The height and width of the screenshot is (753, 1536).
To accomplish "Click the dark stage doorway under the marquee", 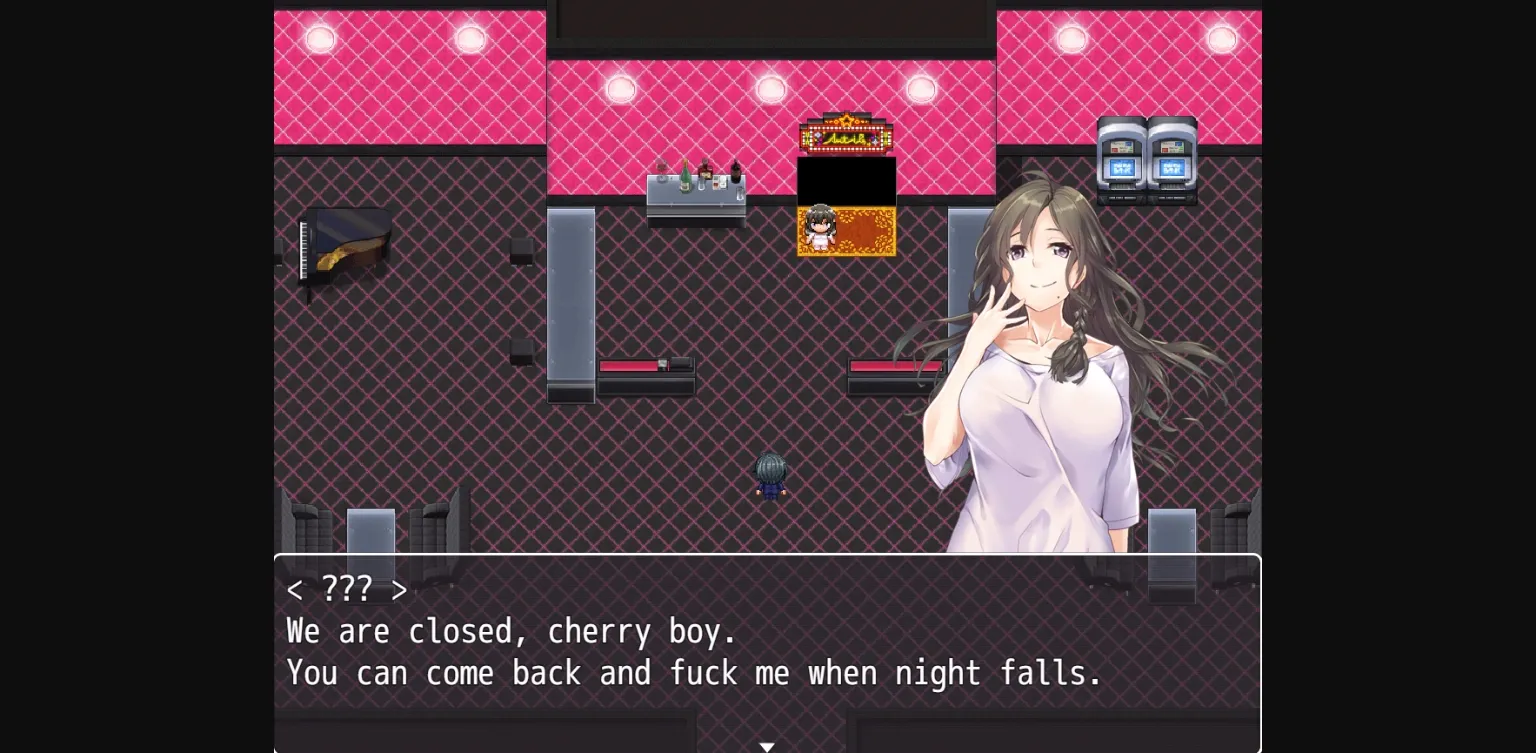I will [x=847, y=180].
